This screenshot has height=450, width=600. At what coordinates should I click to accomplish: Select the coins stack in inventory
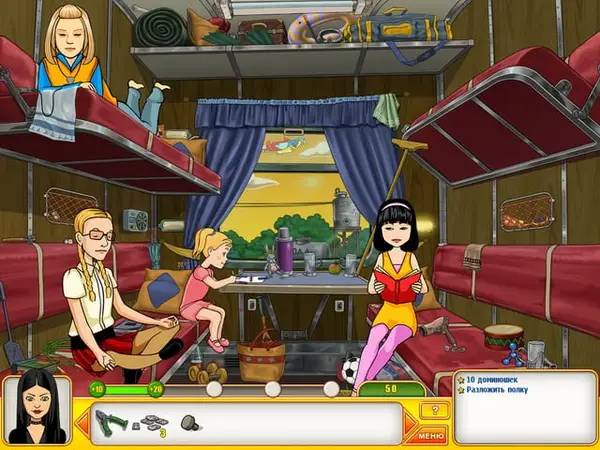click(152, 422)
